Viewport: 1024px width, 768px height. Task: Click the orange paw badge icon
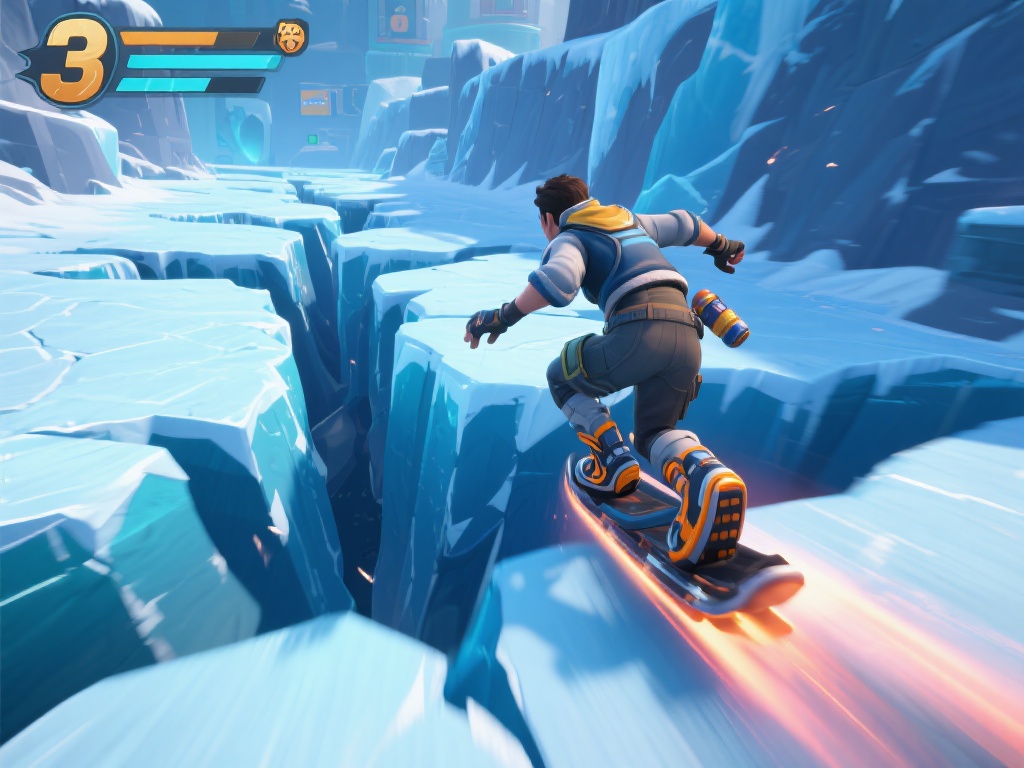[291, 37]
